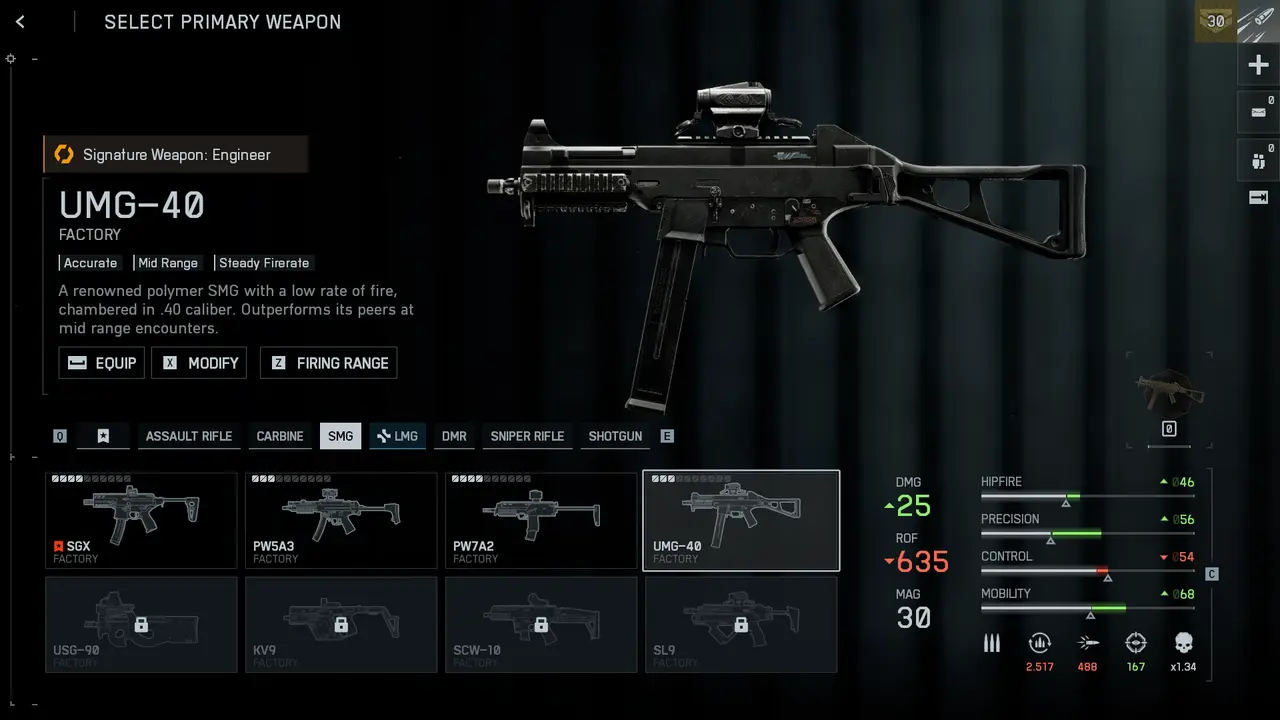Equip the UMG-40 weapon
The width and height of the screenshot is (1280, 720).
102,363
